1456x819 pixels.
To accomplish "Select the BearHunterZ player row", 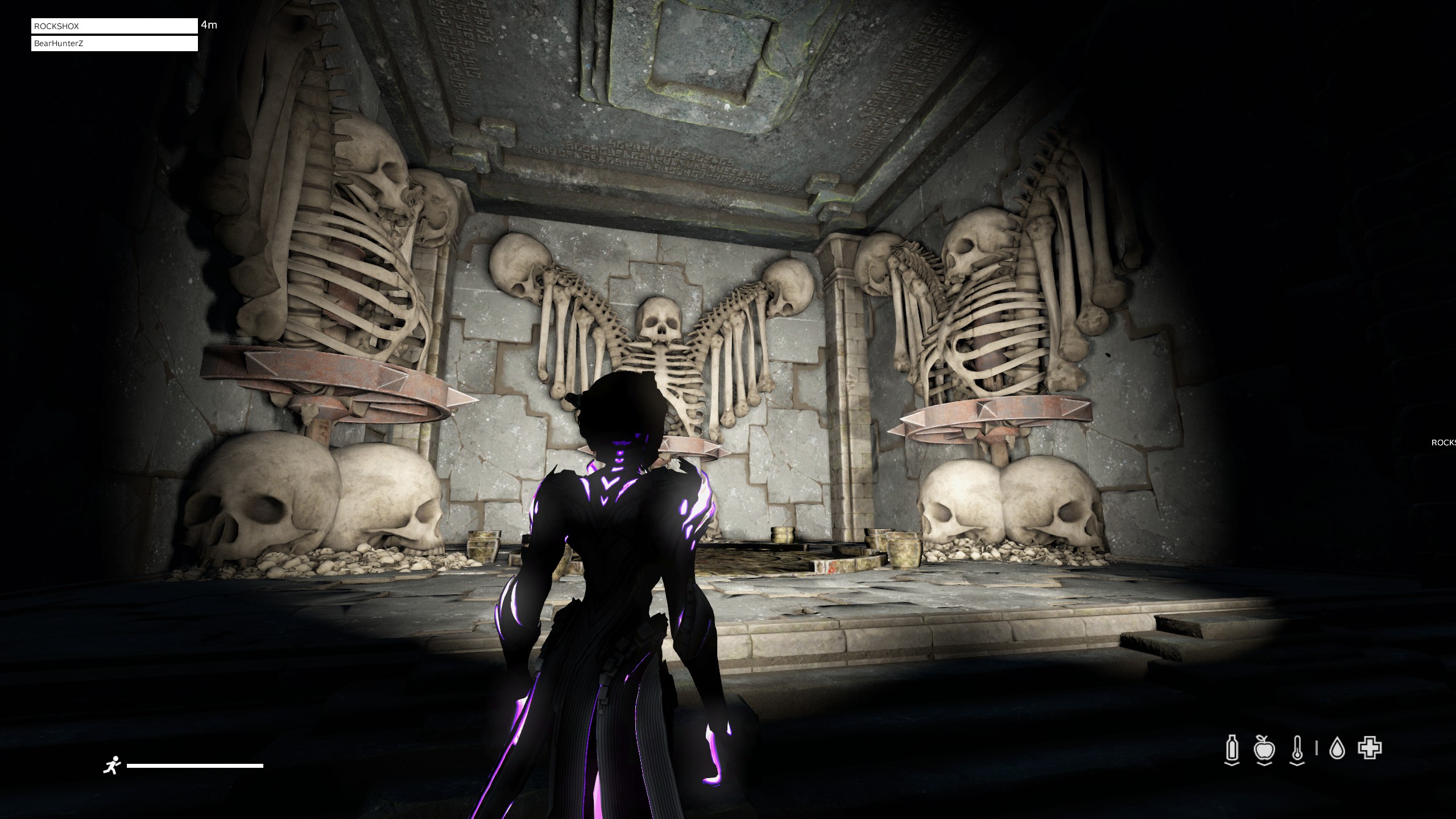I will pyautogui.click(x=114, y=43).
